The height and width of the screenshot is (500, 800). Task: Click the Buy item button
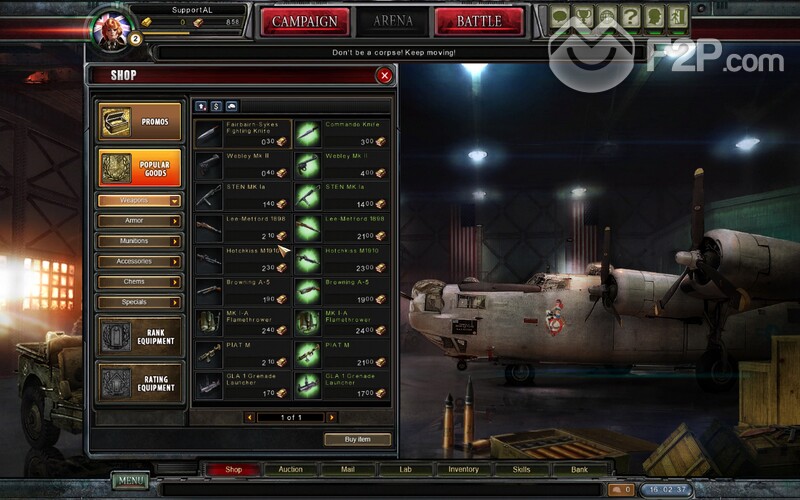click(357, 439)
